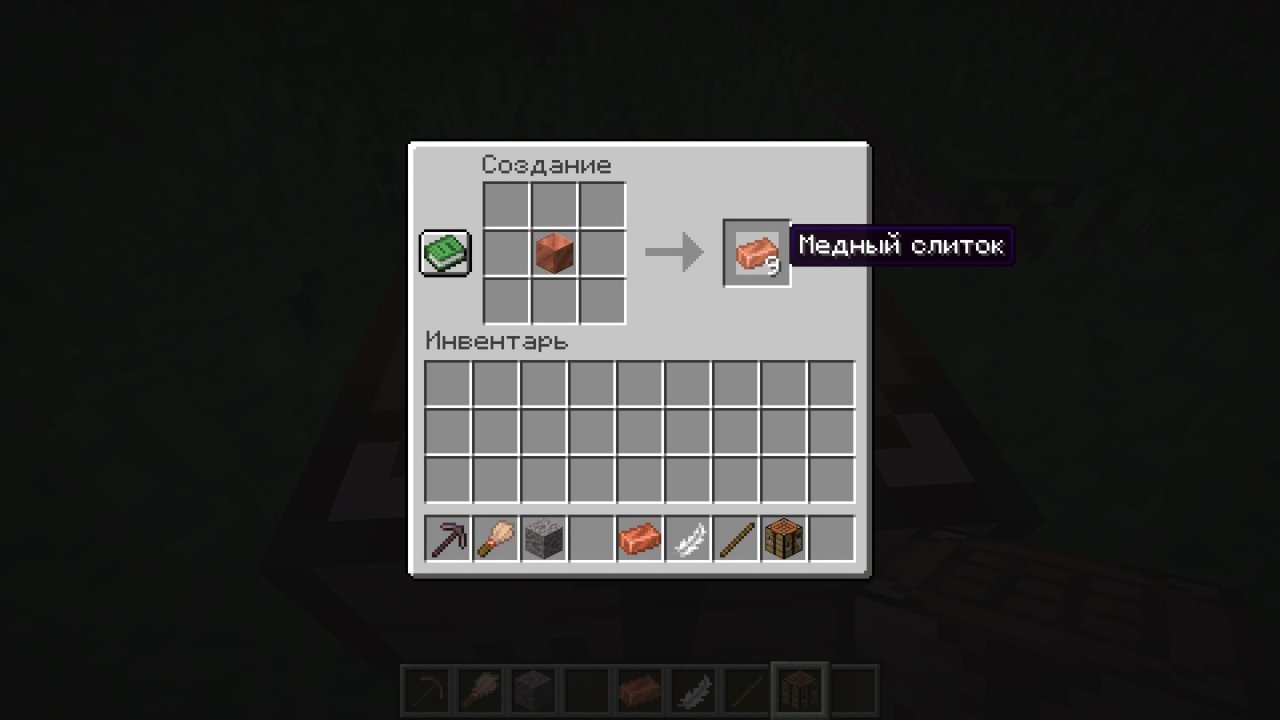Click the empty slot right of the copper block
Image resolution: width=1280 pixels, height=720 pixels.
[x=601, y=252]
